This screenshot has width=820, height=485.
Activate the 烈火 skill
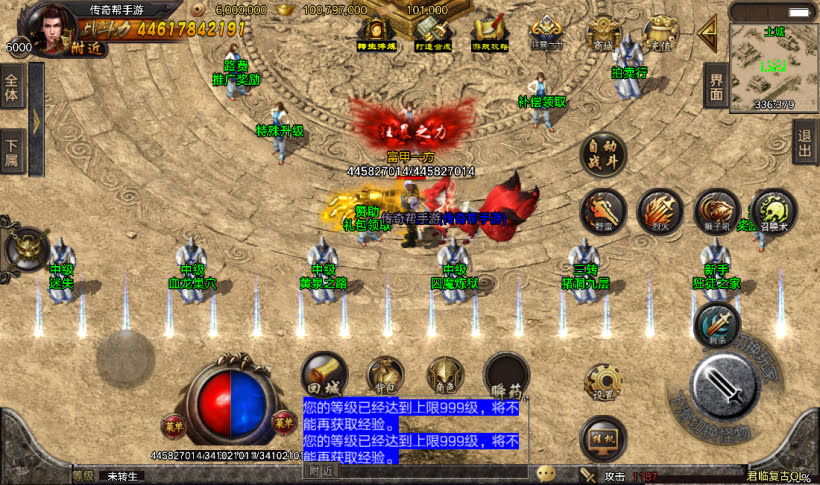tap(660, 211)
